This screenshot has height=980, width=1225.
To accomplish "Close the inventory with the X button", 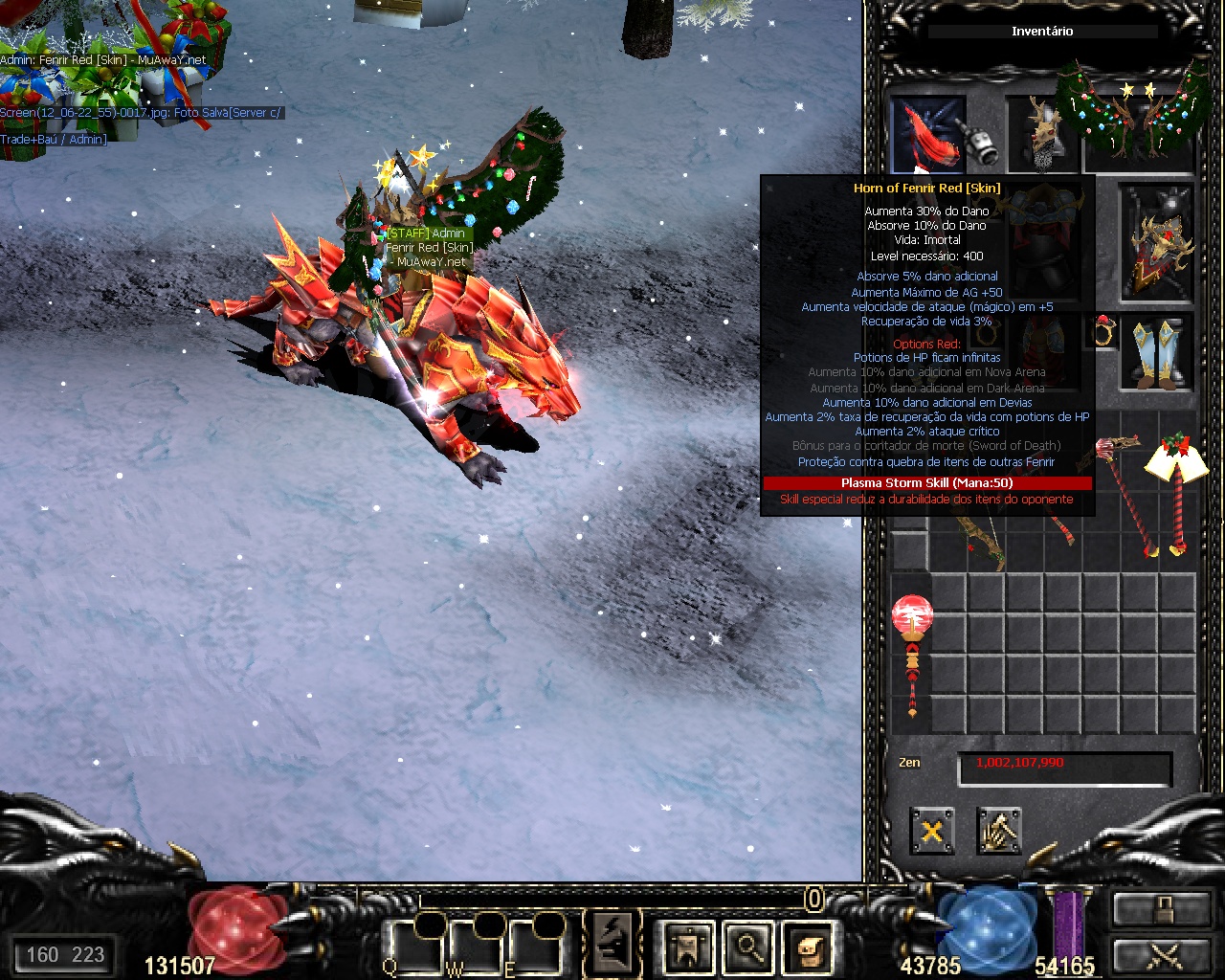I will (x=931, y=830).
